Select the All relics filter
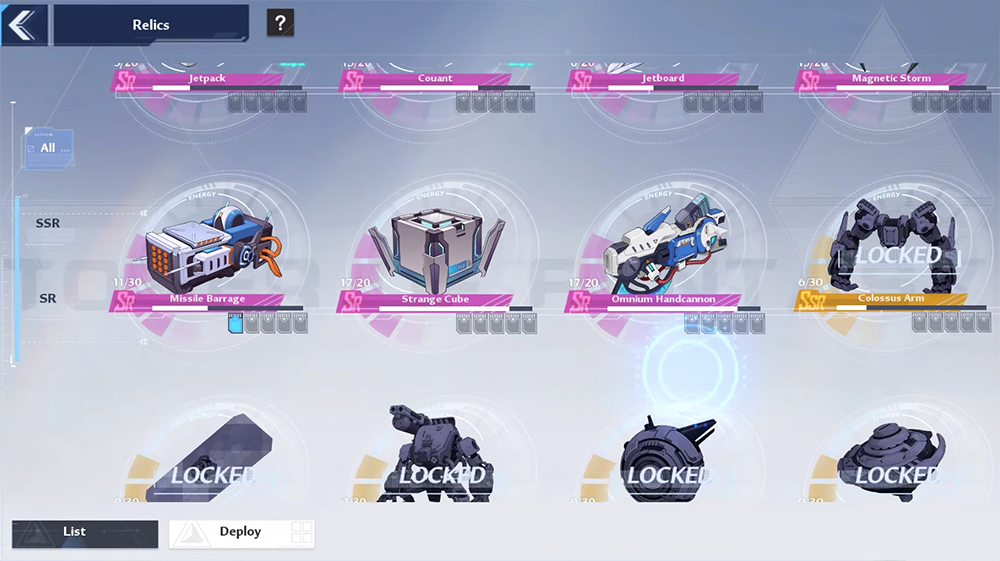 48,148
